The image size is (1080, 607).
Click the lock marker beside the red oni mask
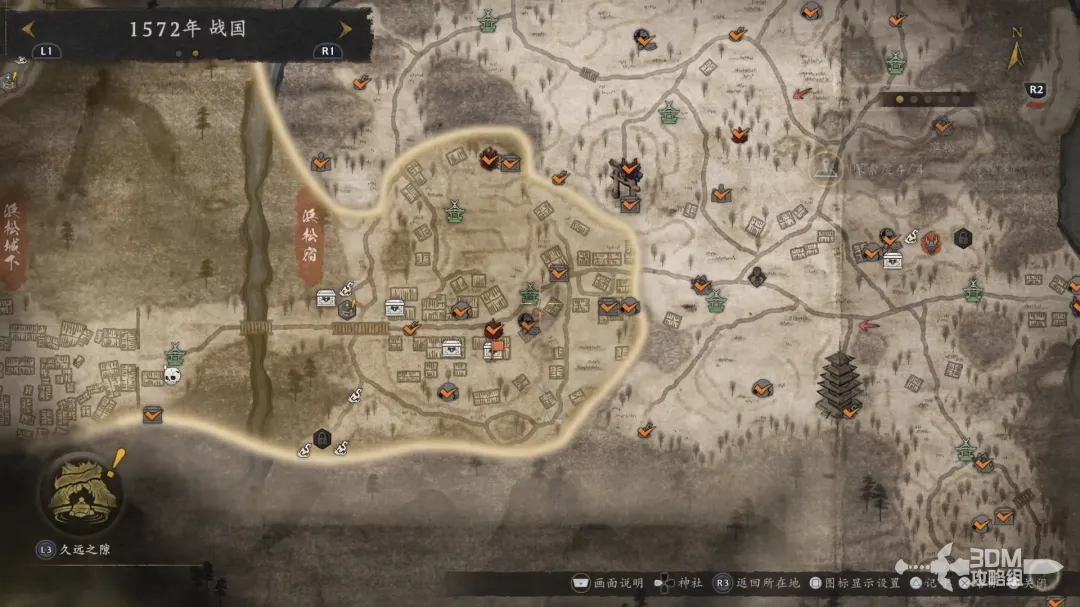962,238
